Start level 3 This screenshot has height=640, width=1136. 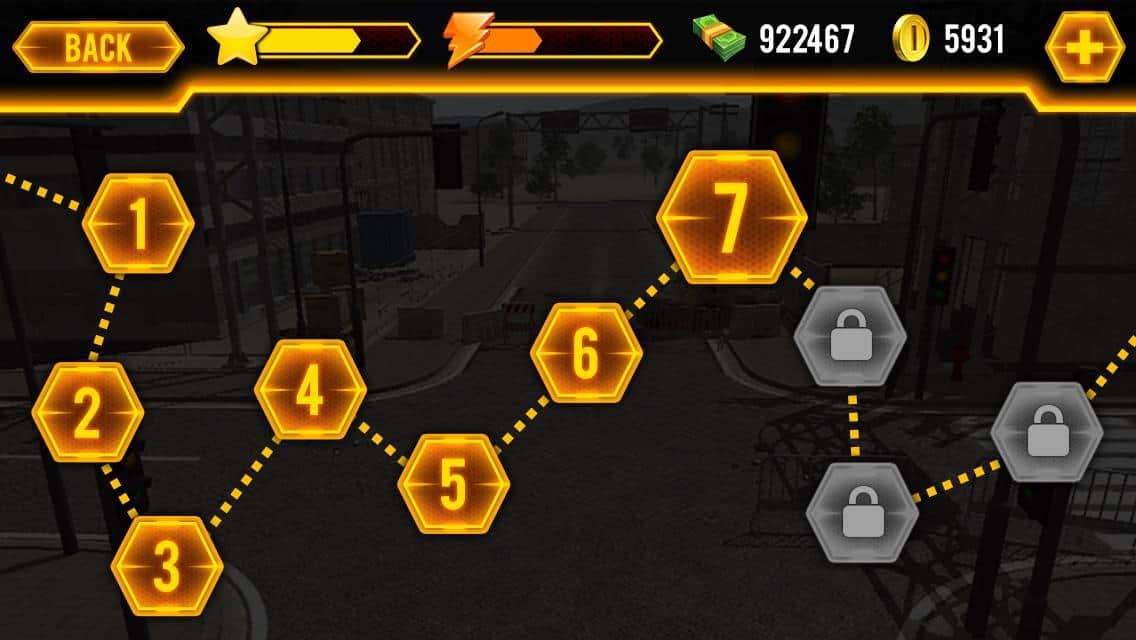coord(166,566)
